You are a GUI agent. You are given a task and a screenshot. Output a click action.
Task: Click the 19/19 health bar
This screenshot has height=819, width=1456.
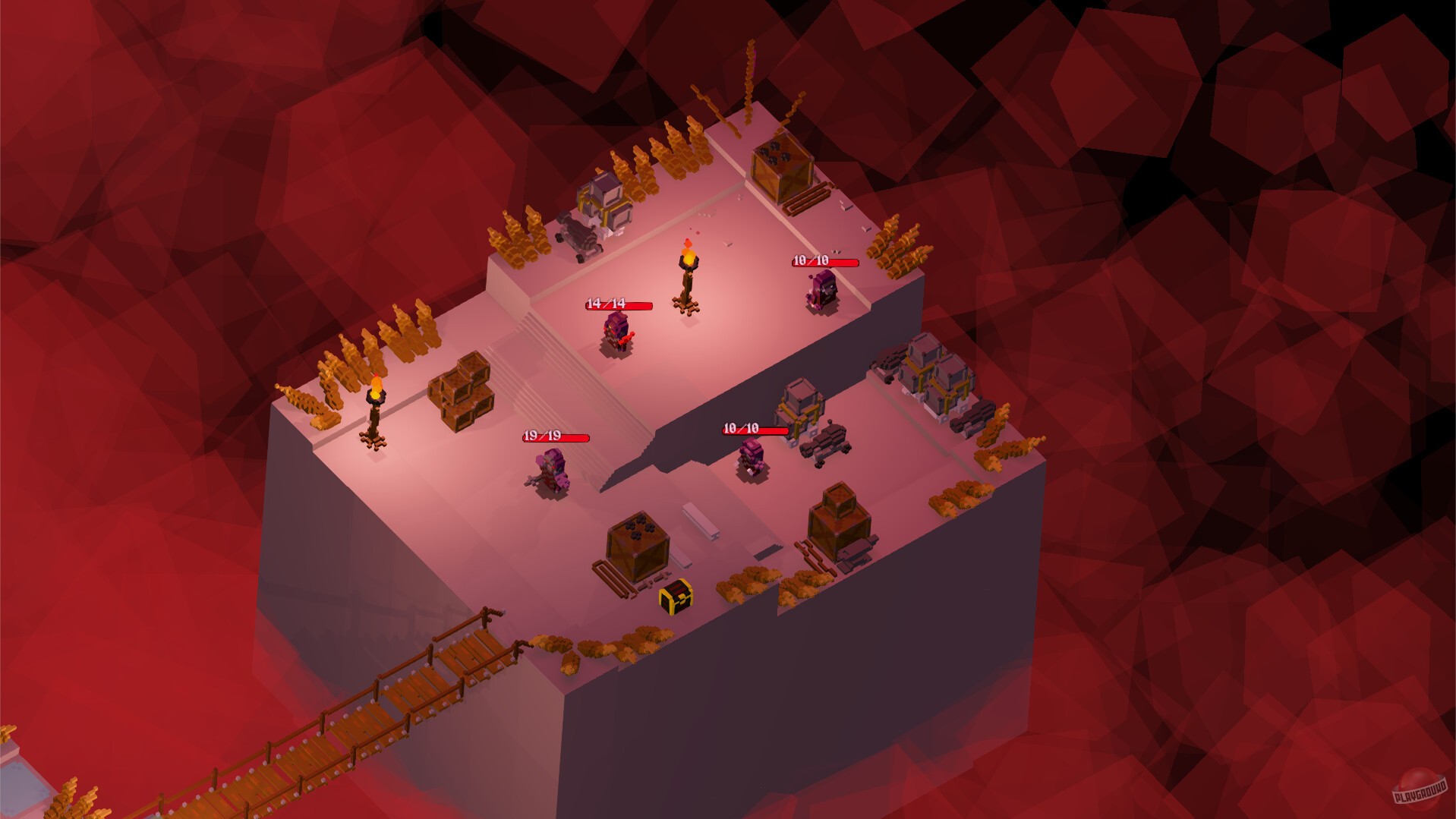556,438
